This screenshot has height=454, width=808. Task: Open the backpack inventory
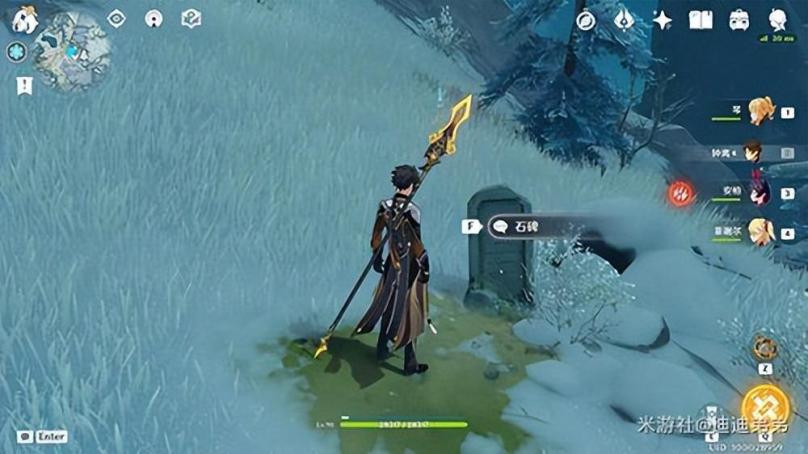740,20
